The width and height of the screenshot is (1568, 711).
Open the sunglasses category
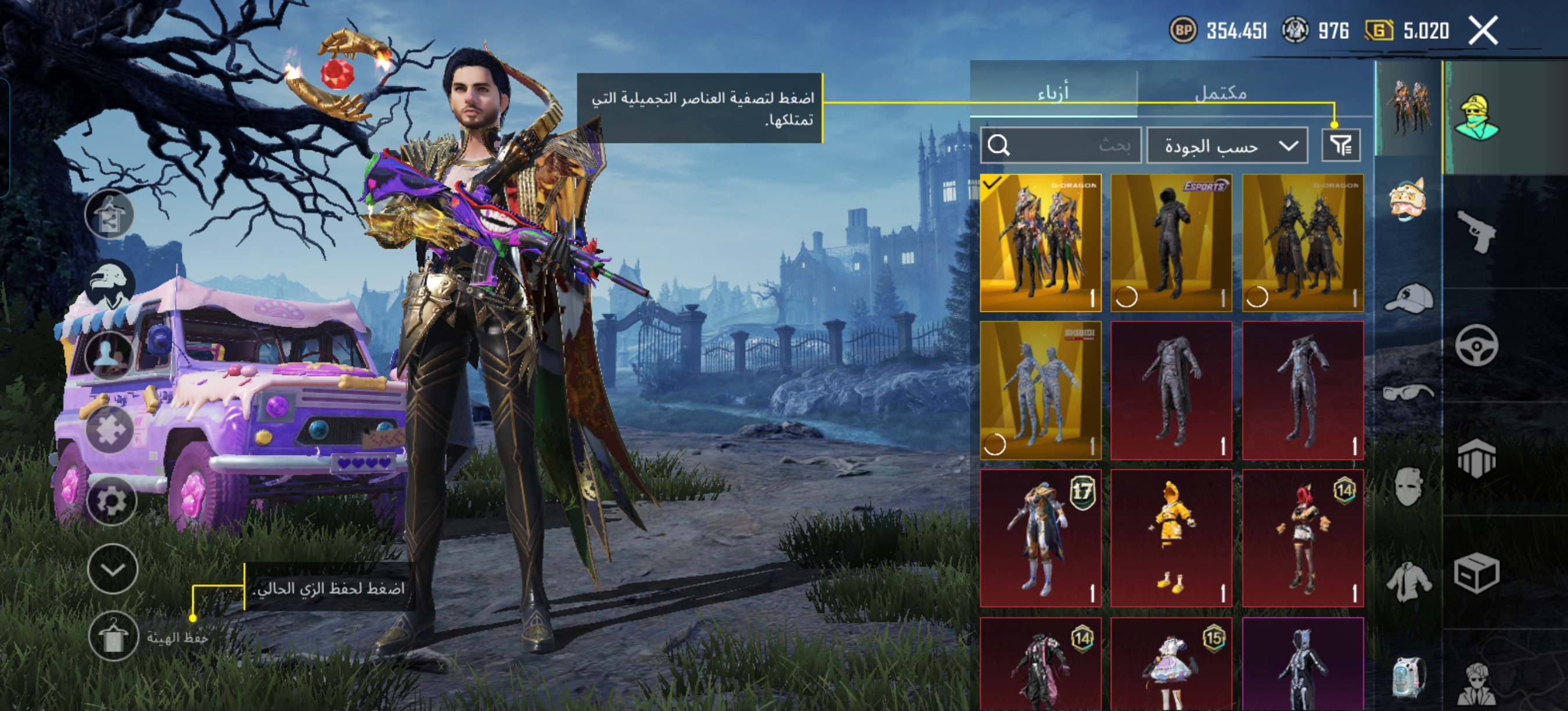pos(1408,393)
